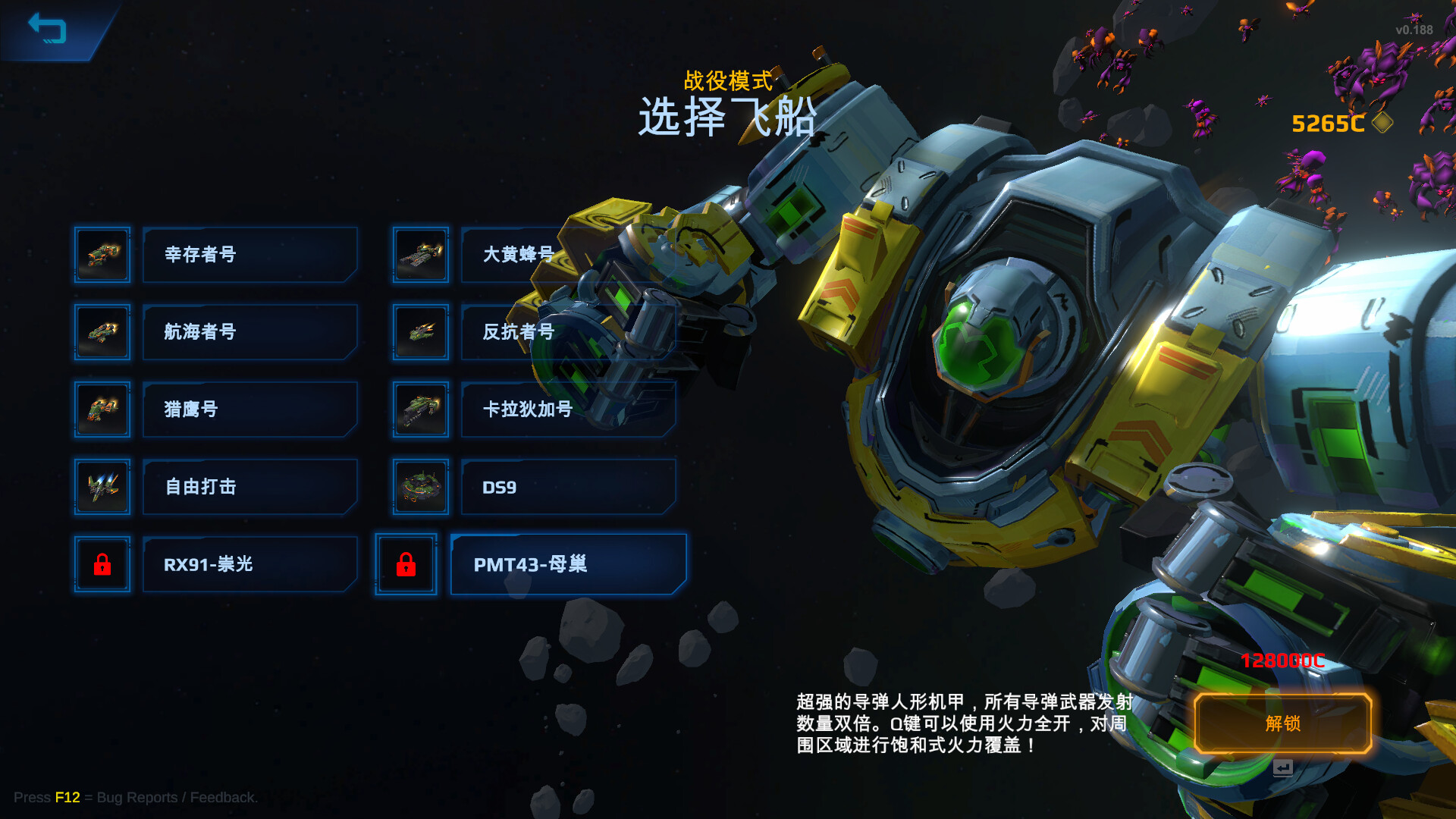Screen dimensions: 1456x819
Task: Click the 幸存者号 ship thumbnail icon
Action: pos(102,256)
